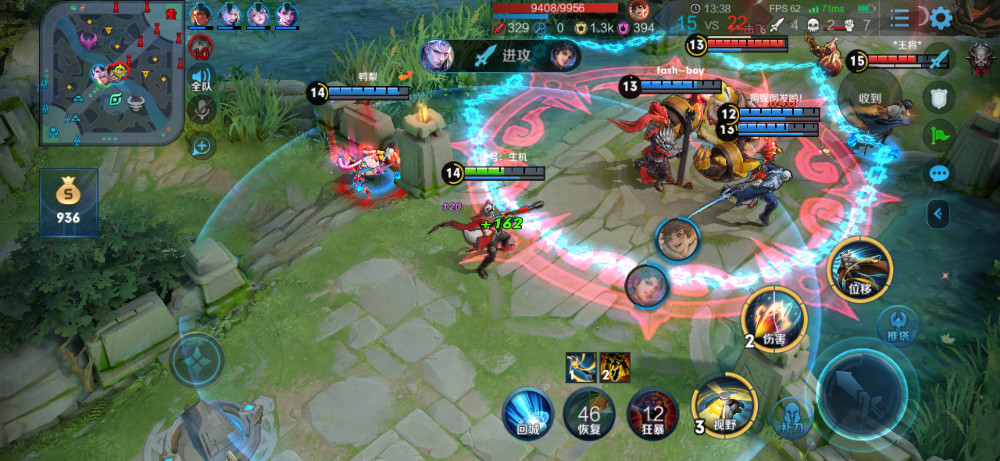Open the scoreboard list icon
1000x461 pixels.
tap(900, 17)
